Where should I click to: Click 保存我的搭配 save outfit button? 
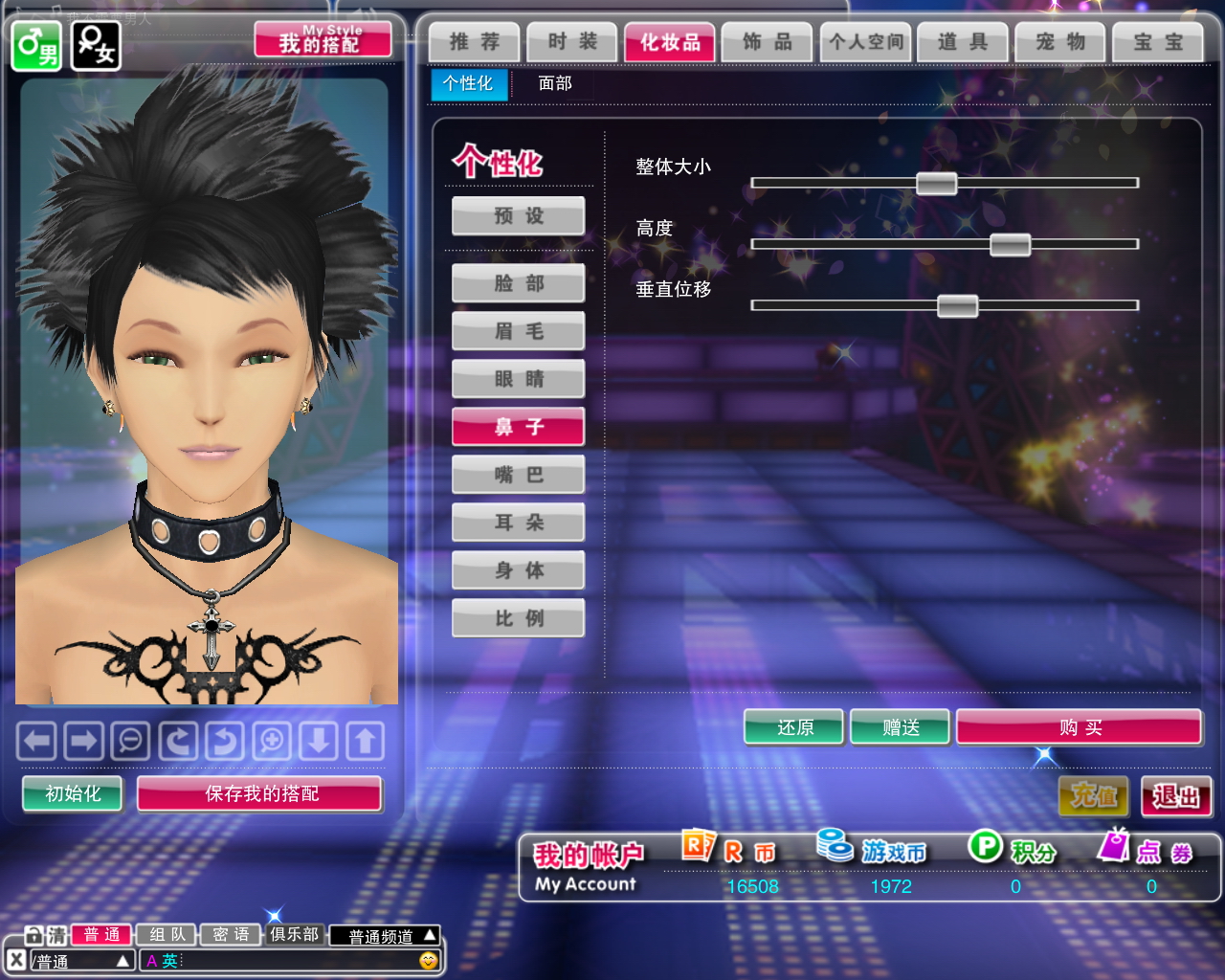[259, 793]
